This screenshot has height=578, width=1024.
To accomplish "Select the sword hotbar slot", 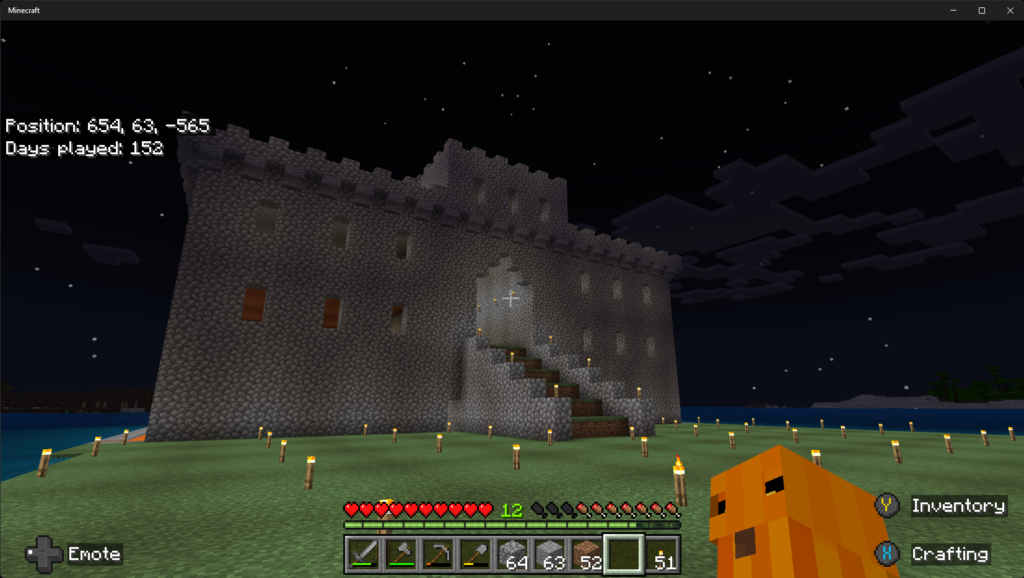I will pyautogui.click(x=364, y=554).
